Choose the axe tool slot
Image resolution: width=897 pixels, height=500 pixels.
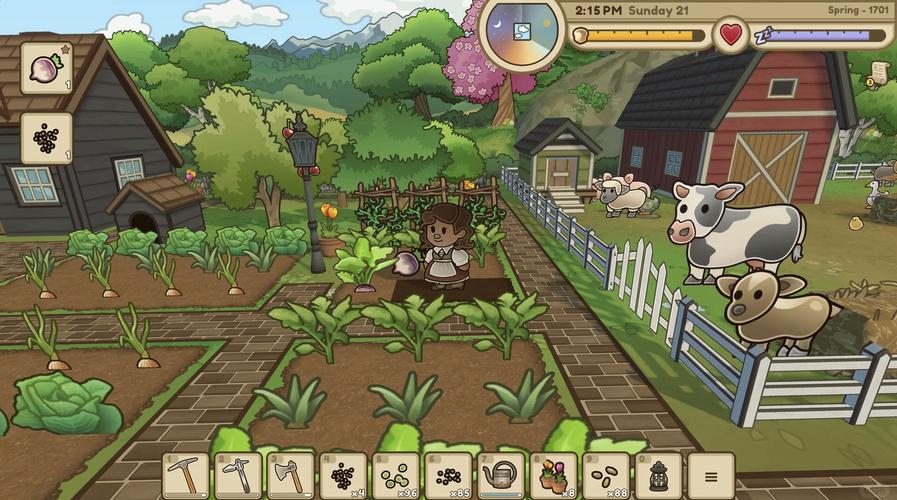[290, 475]
